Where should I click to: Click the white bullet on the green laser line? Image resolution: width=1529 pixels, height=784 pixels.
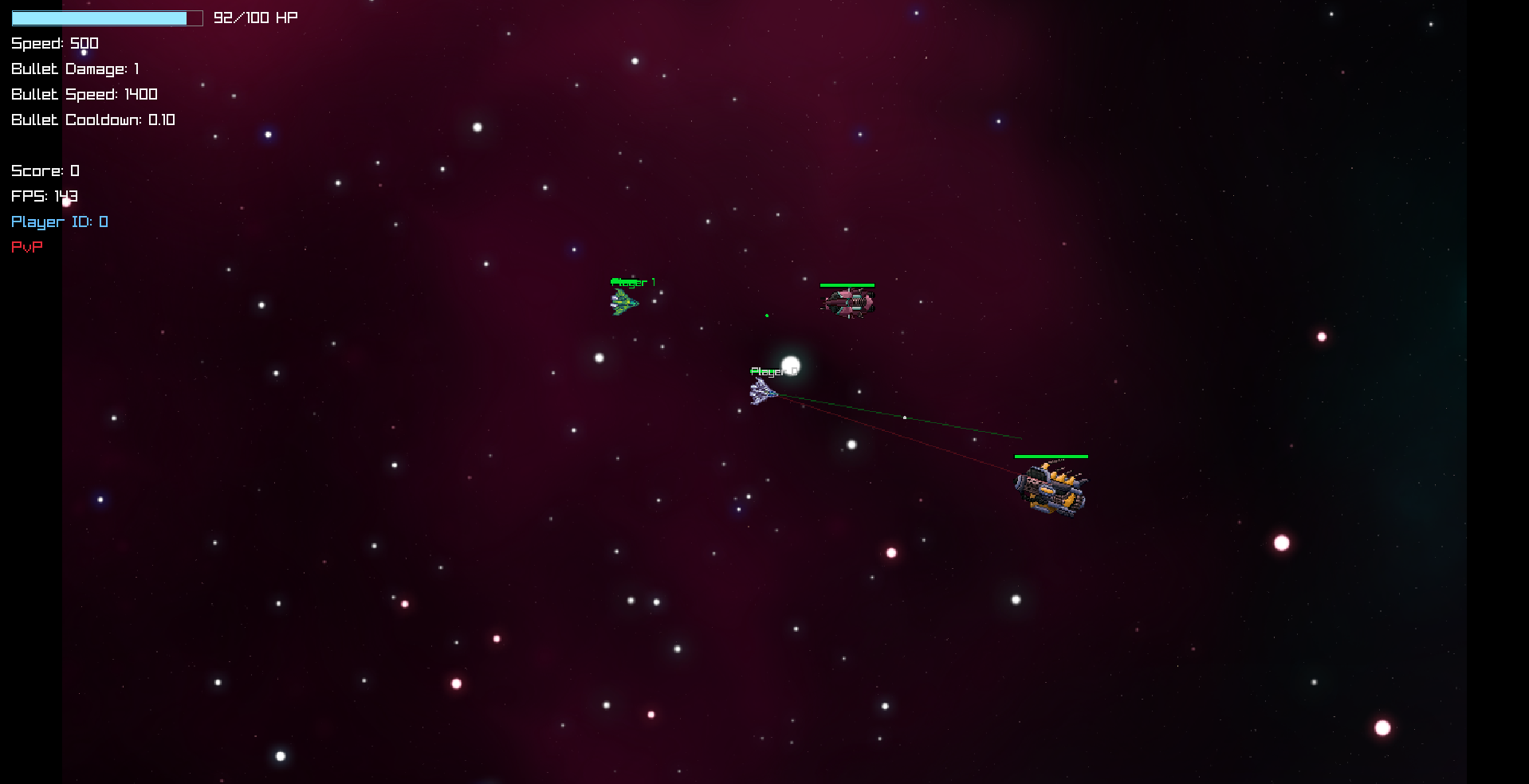(905, 417)
